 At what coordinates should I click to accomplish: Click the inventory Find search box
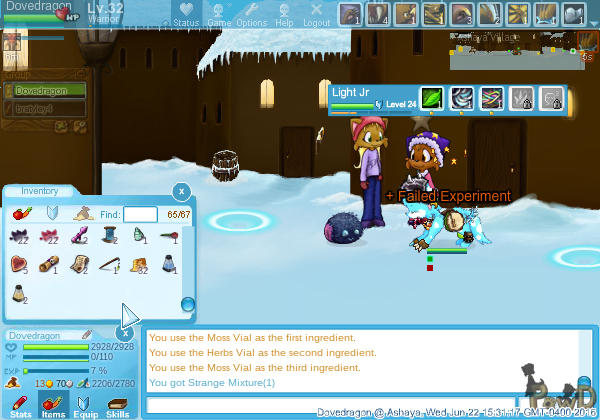(x=140, y=214)
